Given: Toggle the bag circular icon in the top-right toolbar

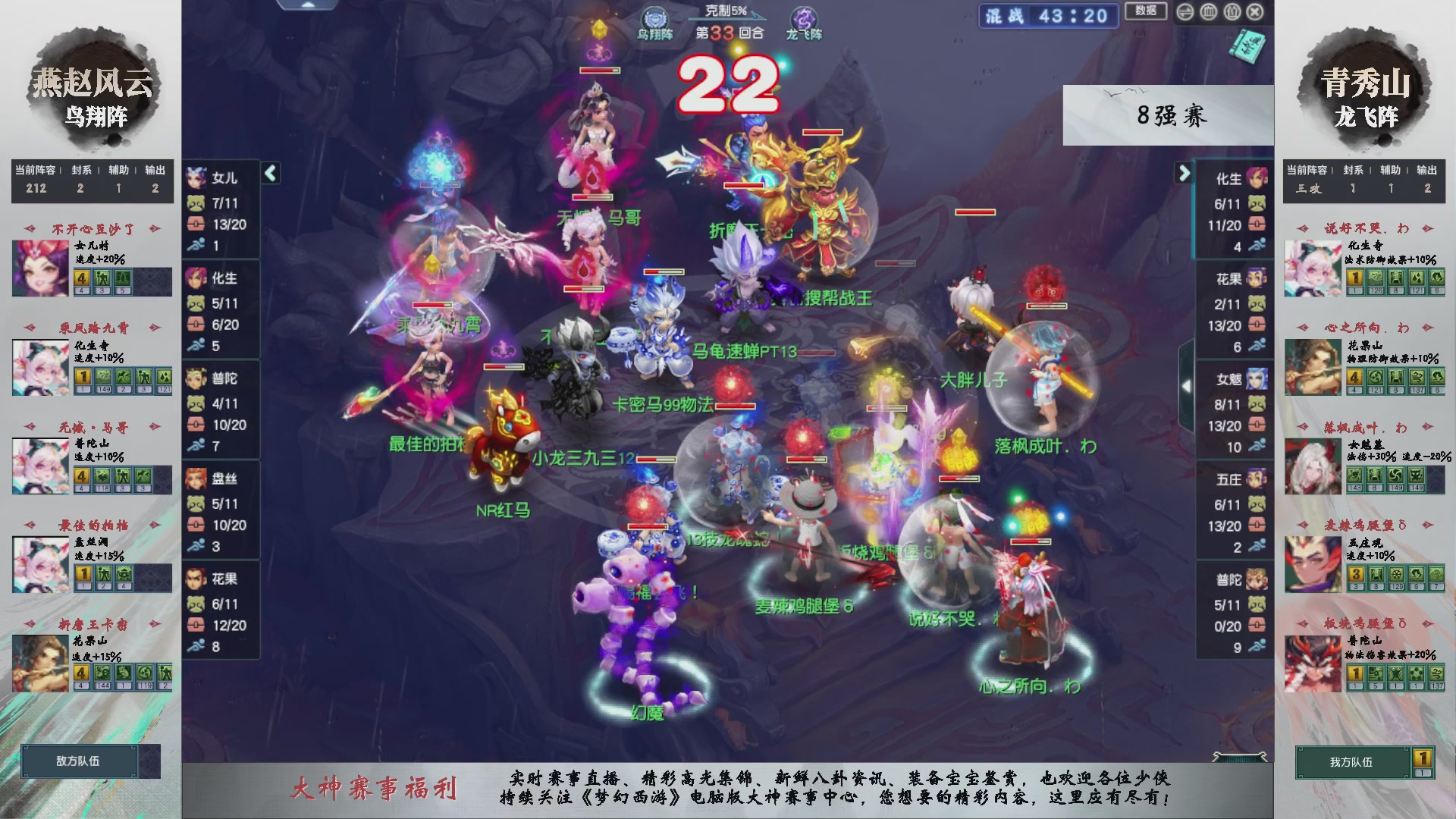Looking at the screenshot, I should [x=1232, y=12].
